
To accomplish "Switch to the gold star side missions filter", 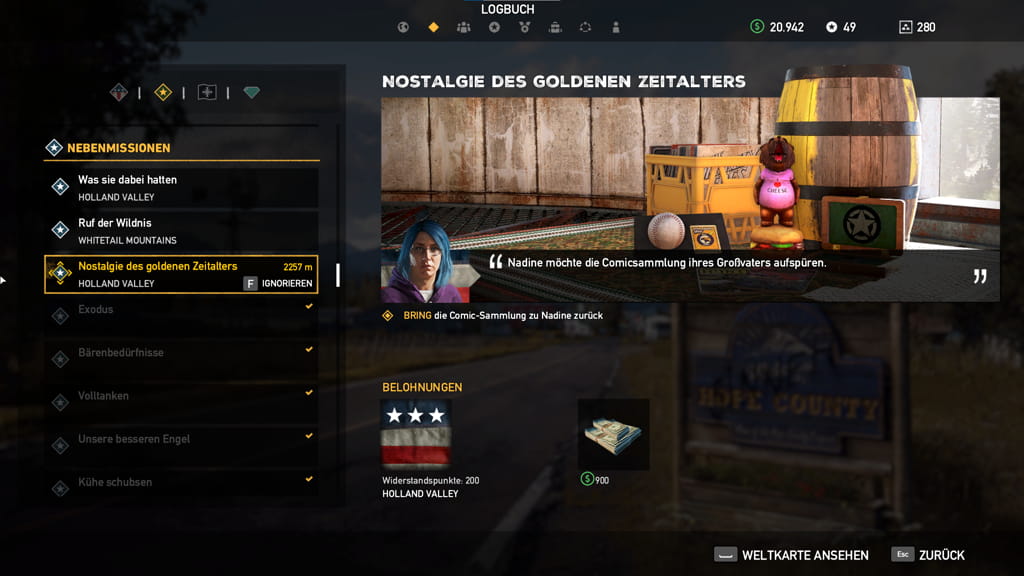I will pyautogui.click(x=163, y=93).
